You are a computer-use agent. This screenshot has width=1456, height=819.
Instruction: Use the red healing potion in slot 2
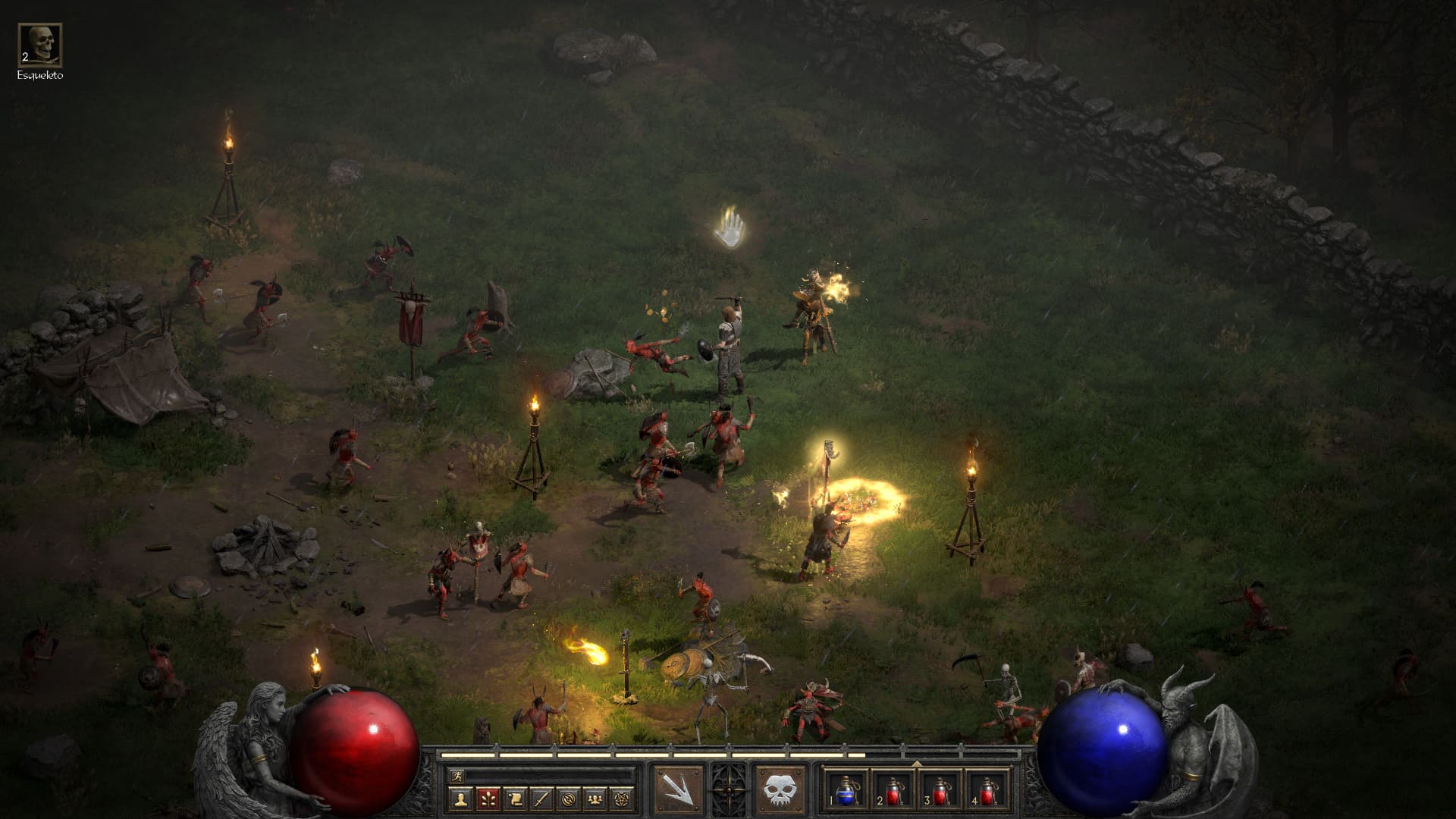(x=894, y=789)
